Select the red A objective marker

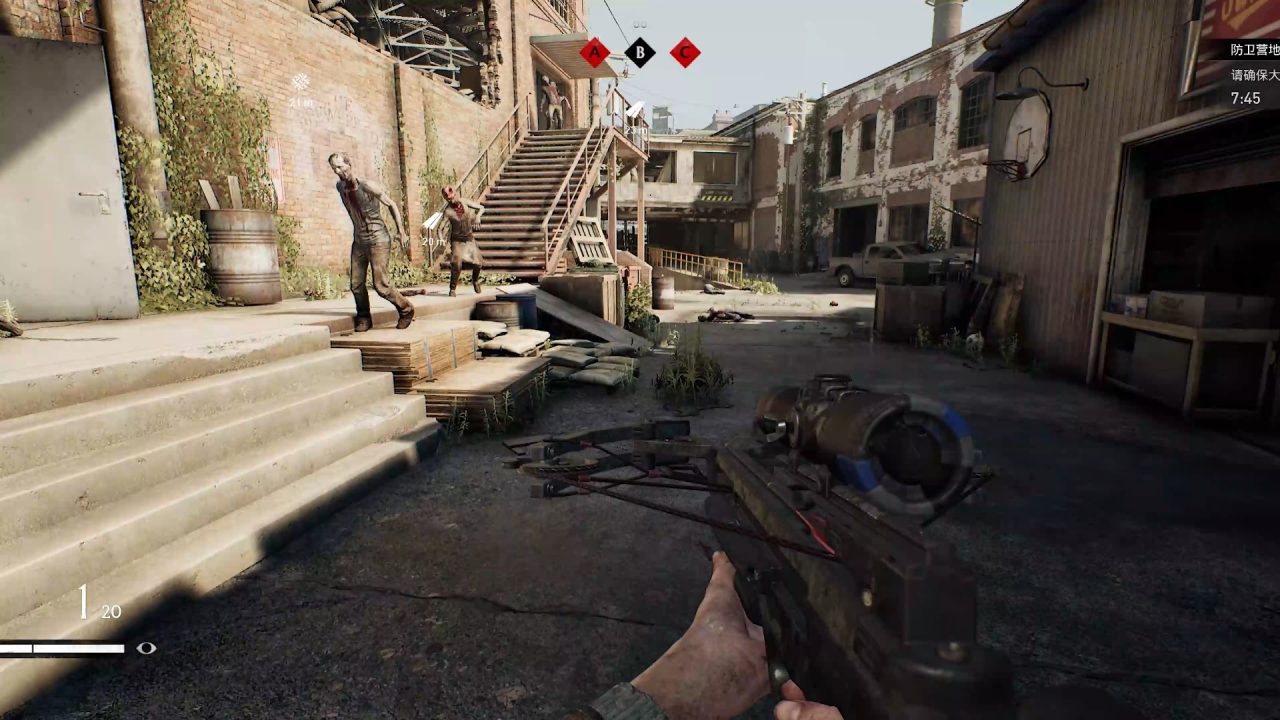click(595, 52)
